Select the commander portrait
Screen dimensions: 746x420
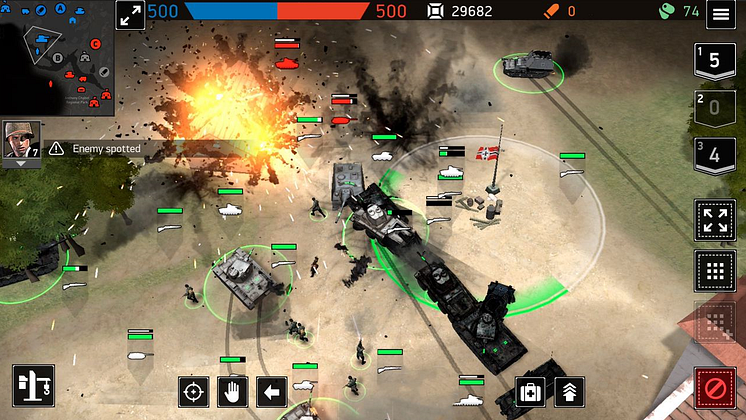pos(21,141)
